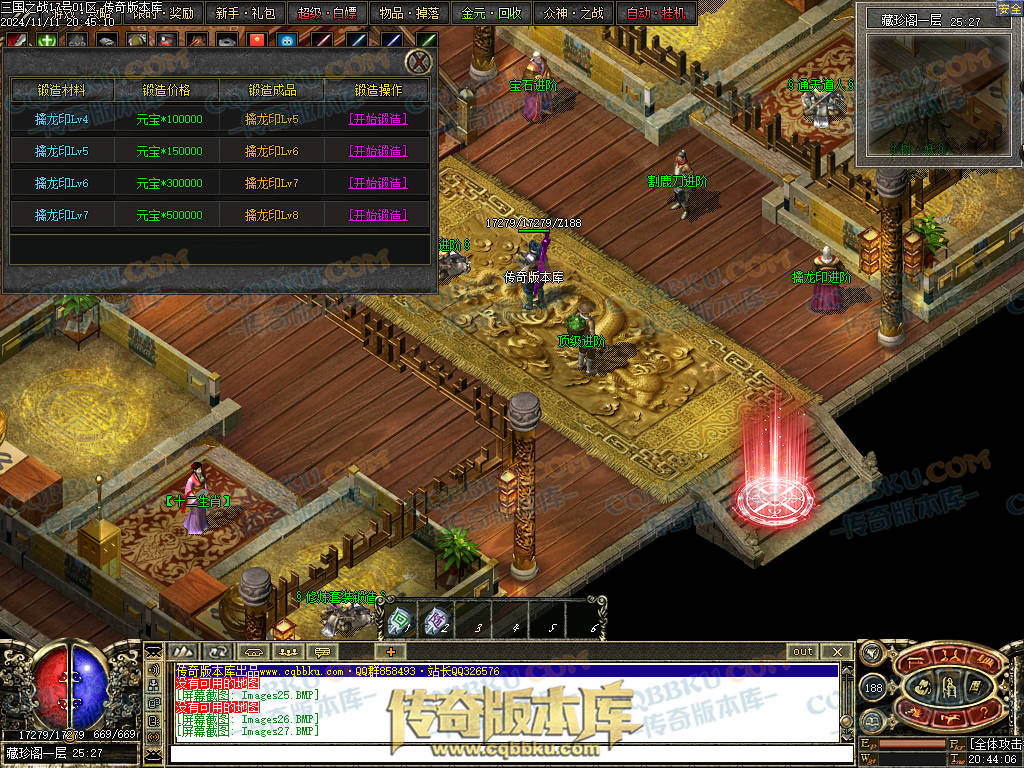Click the blue ghost face icon
This screenshot has width=1024, height=768.
287,41
